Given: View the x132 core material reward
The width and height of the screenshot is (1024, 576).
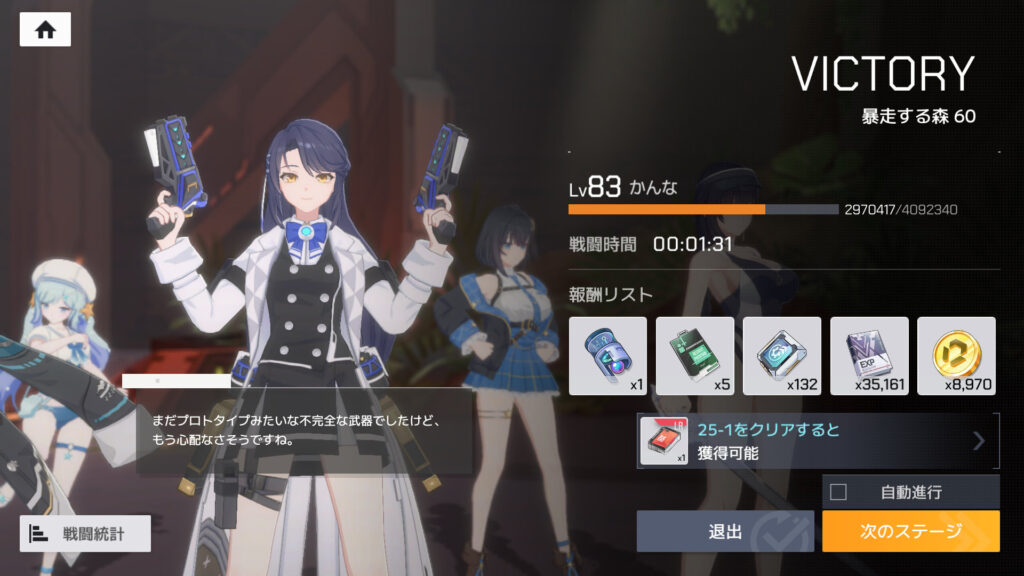Looking at the screenshot, I should (782, 356).
